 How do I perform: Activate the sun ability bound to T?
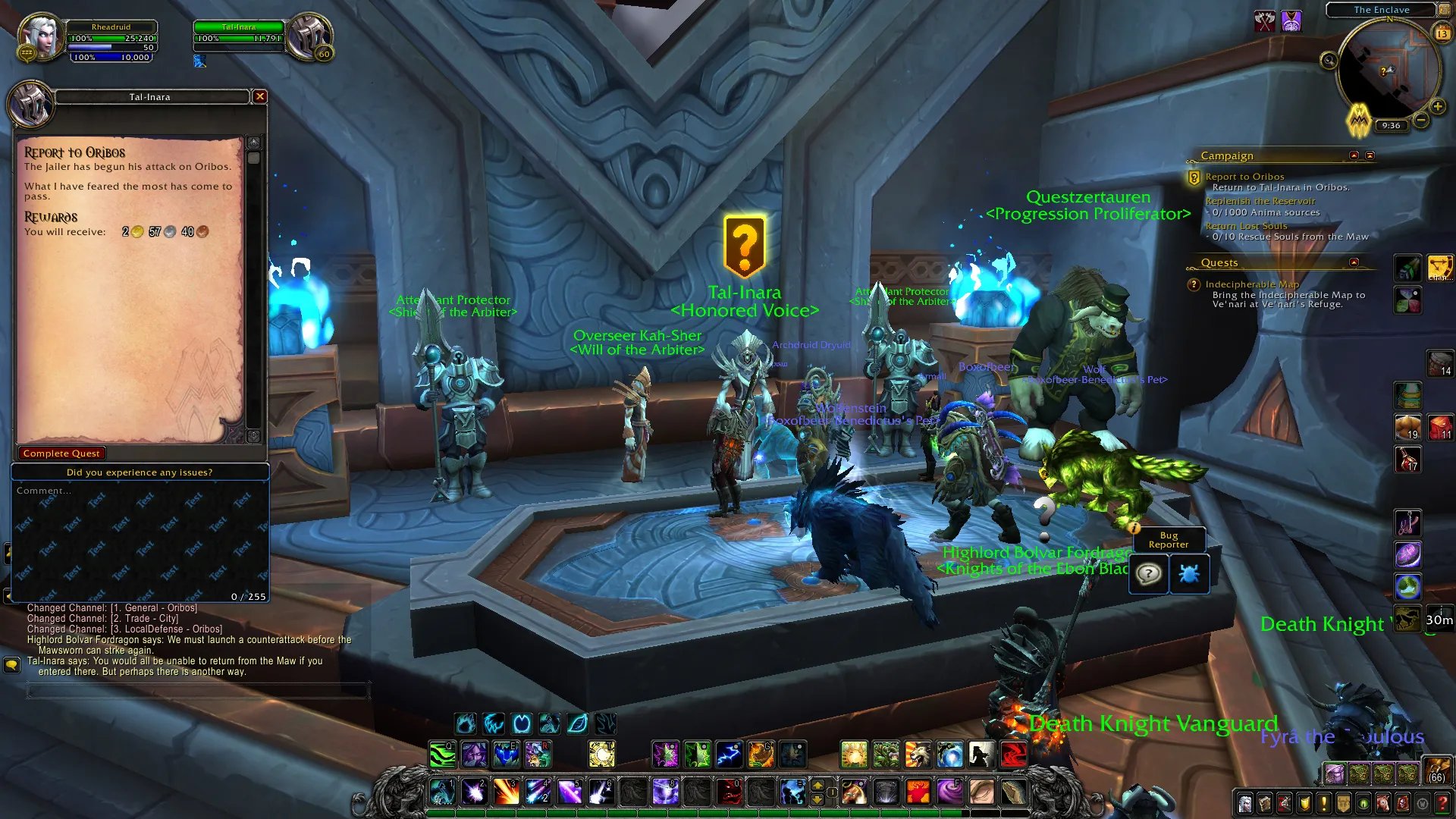tap(601, 755)
